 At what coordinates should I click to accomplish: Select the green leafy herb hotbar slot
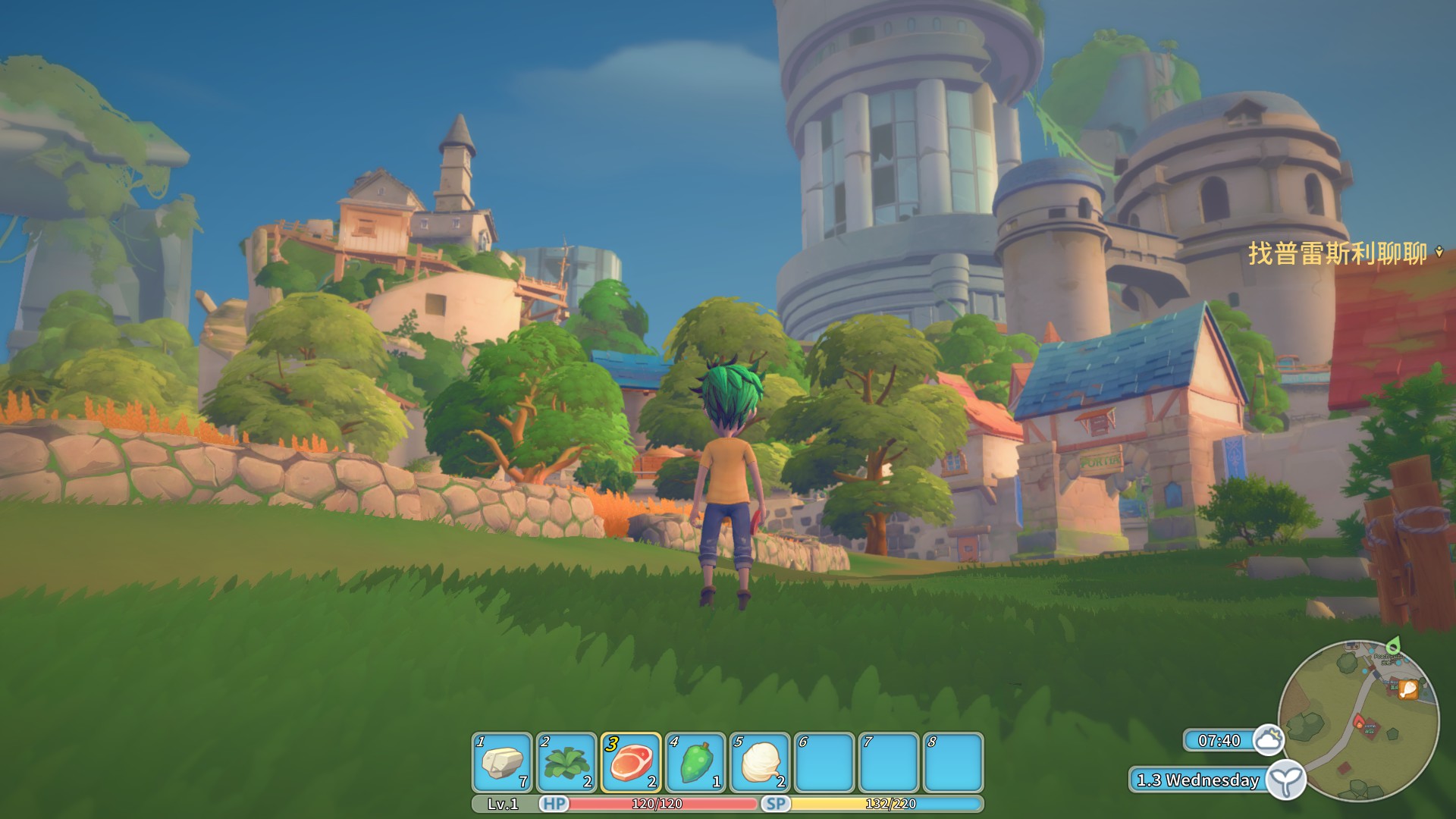[566, 761]
